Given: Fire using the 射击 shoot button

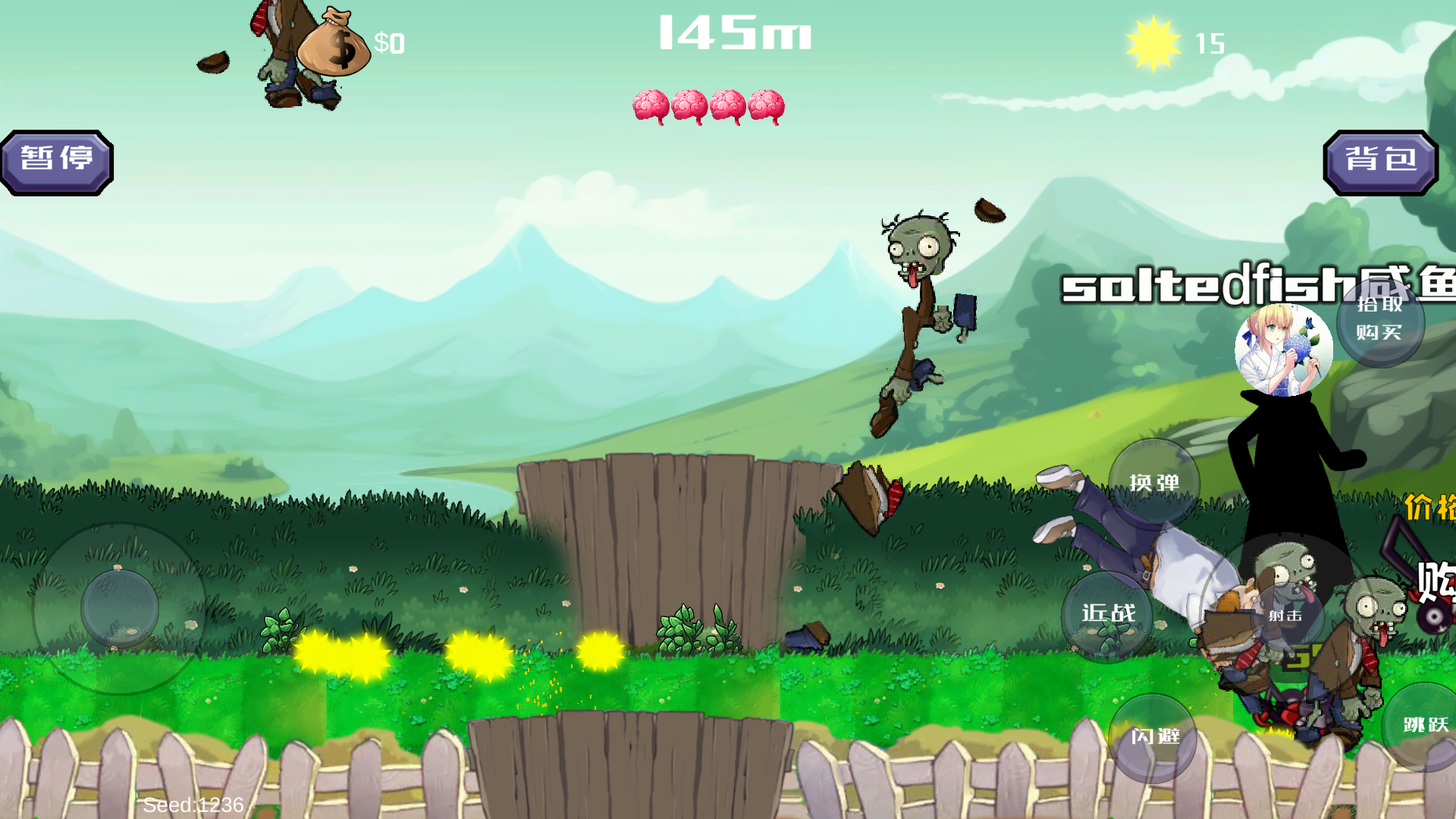Looking at the screenshot, I should [1286, 616].
